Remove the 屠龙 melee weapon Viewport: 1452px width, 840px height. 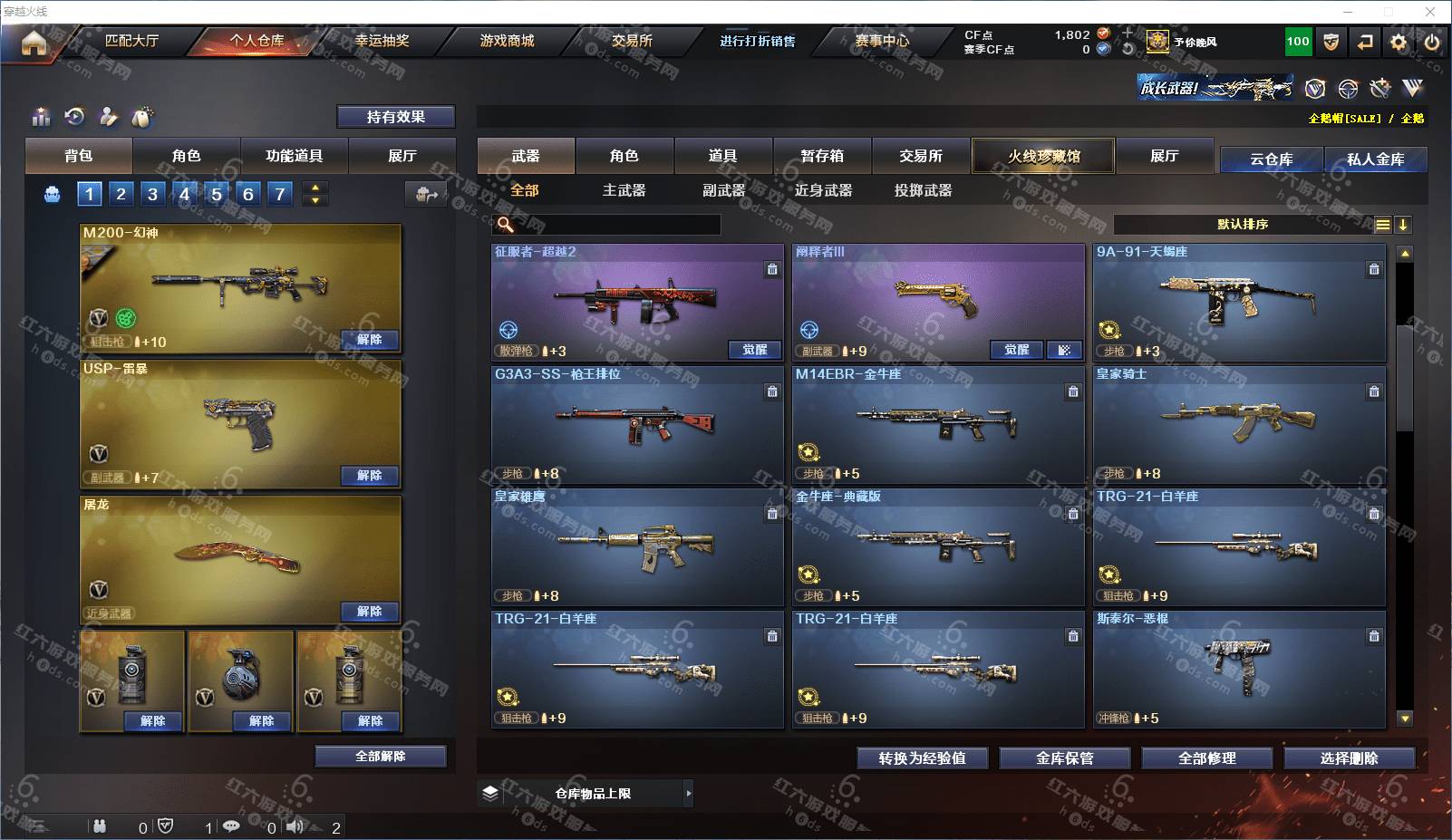[370, 612]
